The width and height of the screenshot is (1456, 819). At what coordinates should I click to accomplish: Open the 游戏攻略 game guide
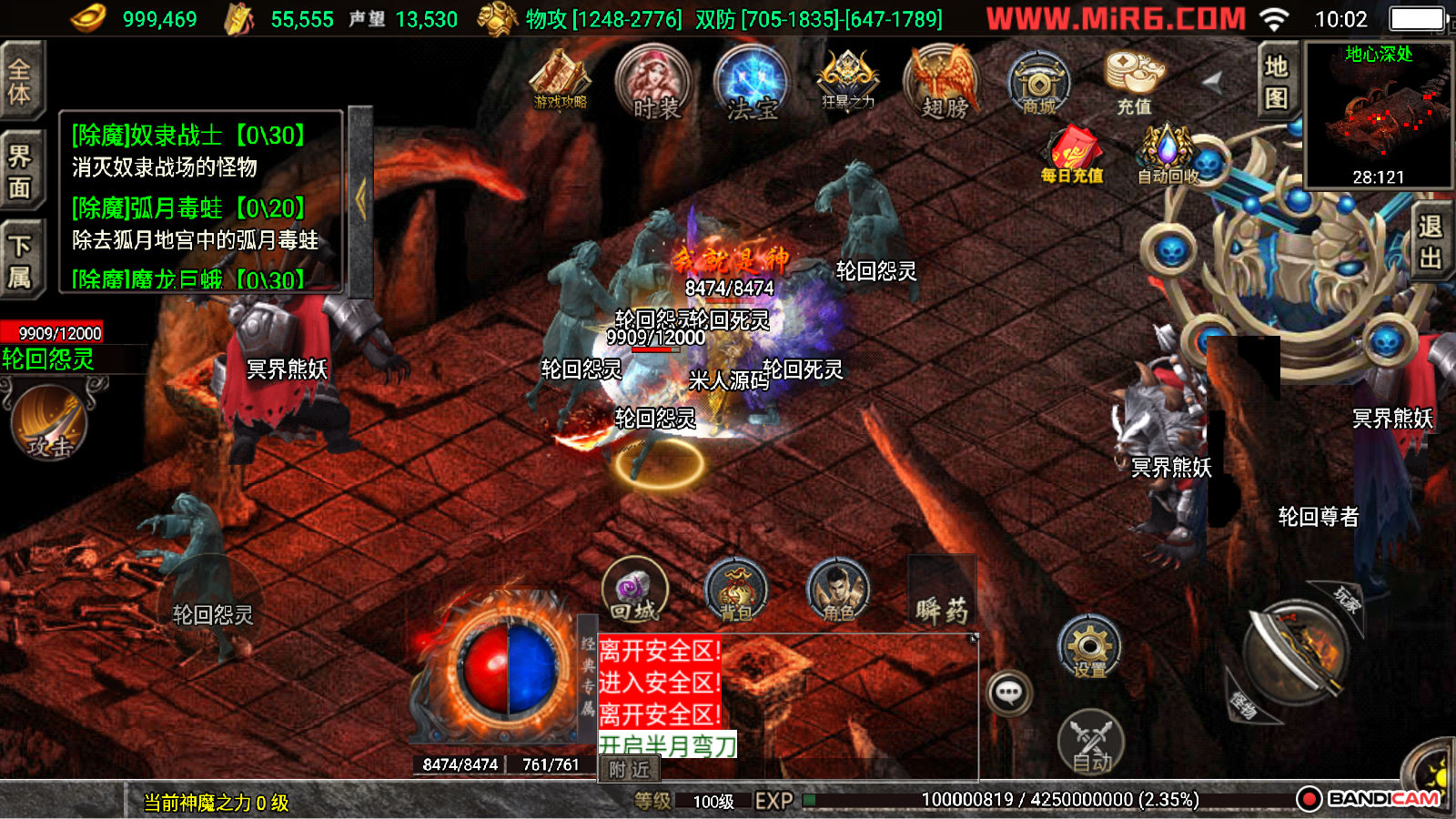point(561,79)
